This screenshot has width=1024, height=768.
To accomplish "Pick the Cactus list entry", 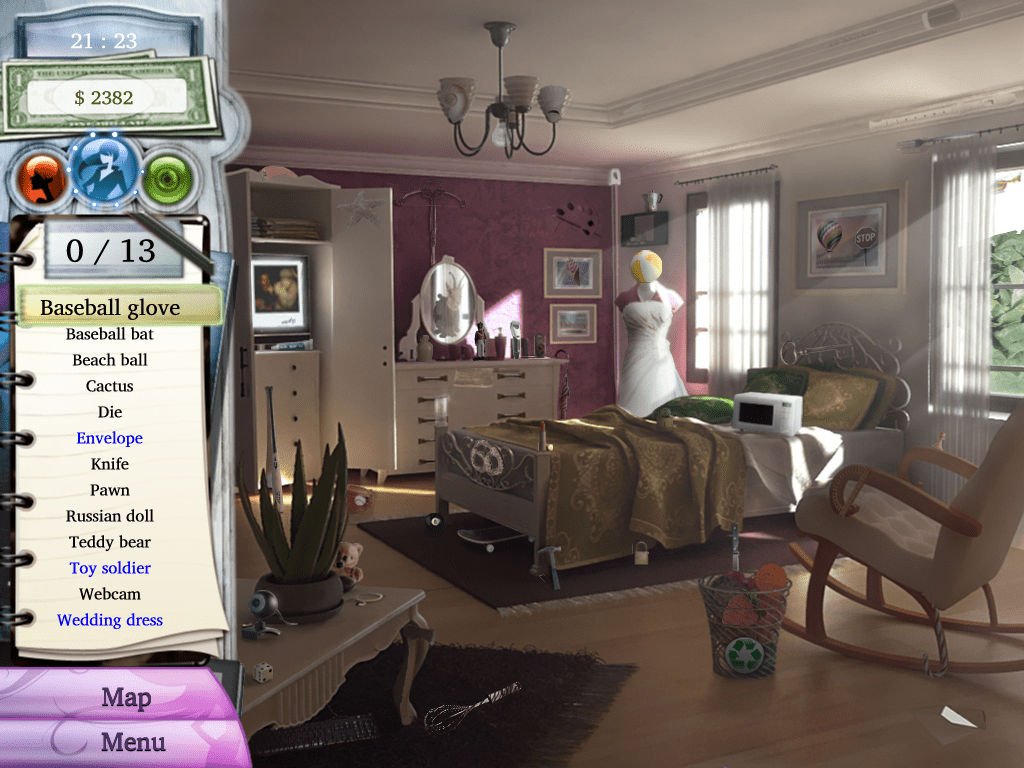I will (110, 386).
